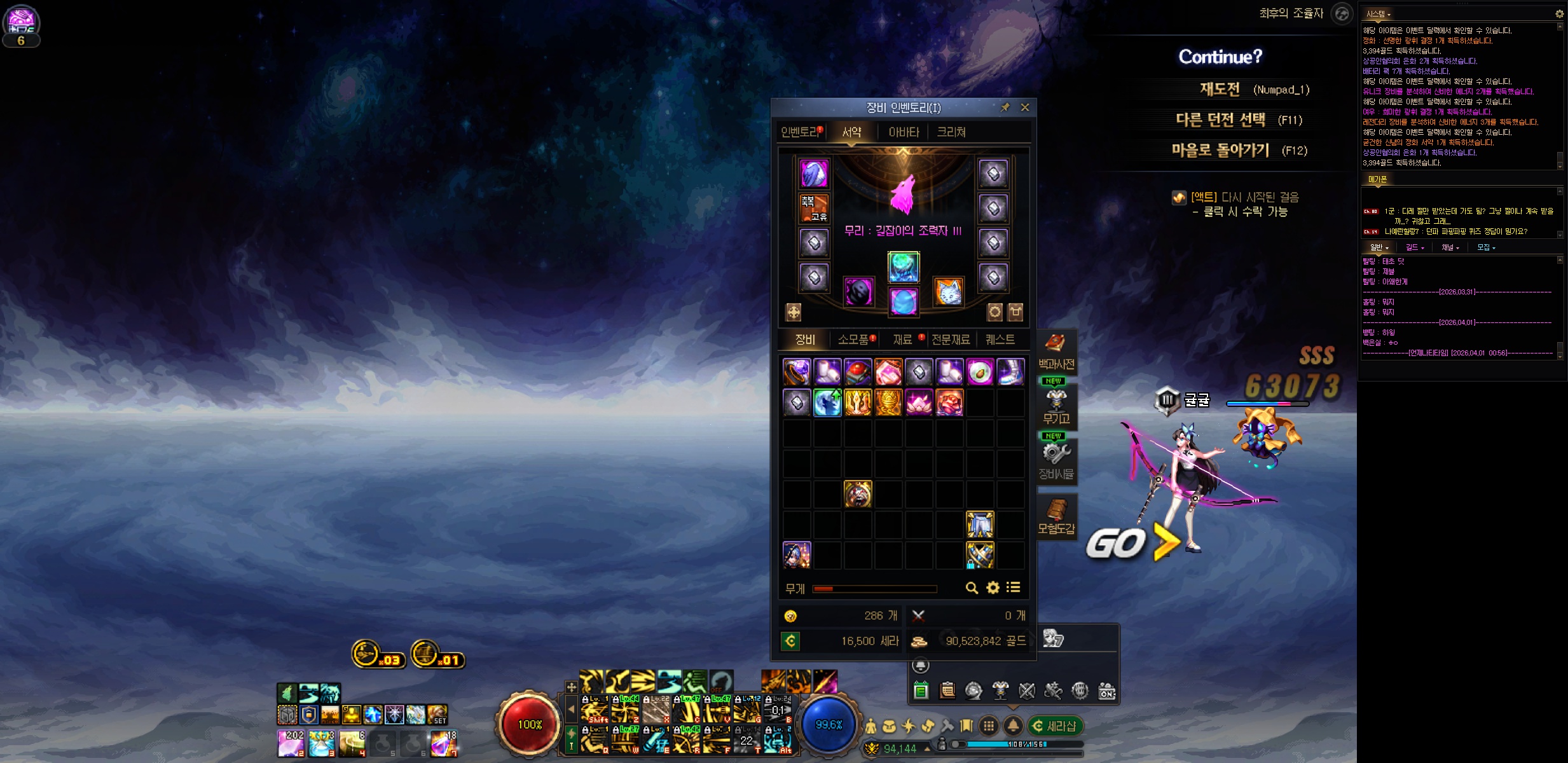This screenshot has height=763, width=1568.
Task: Open the 모험도감 adventure book
Action: 1056,516
